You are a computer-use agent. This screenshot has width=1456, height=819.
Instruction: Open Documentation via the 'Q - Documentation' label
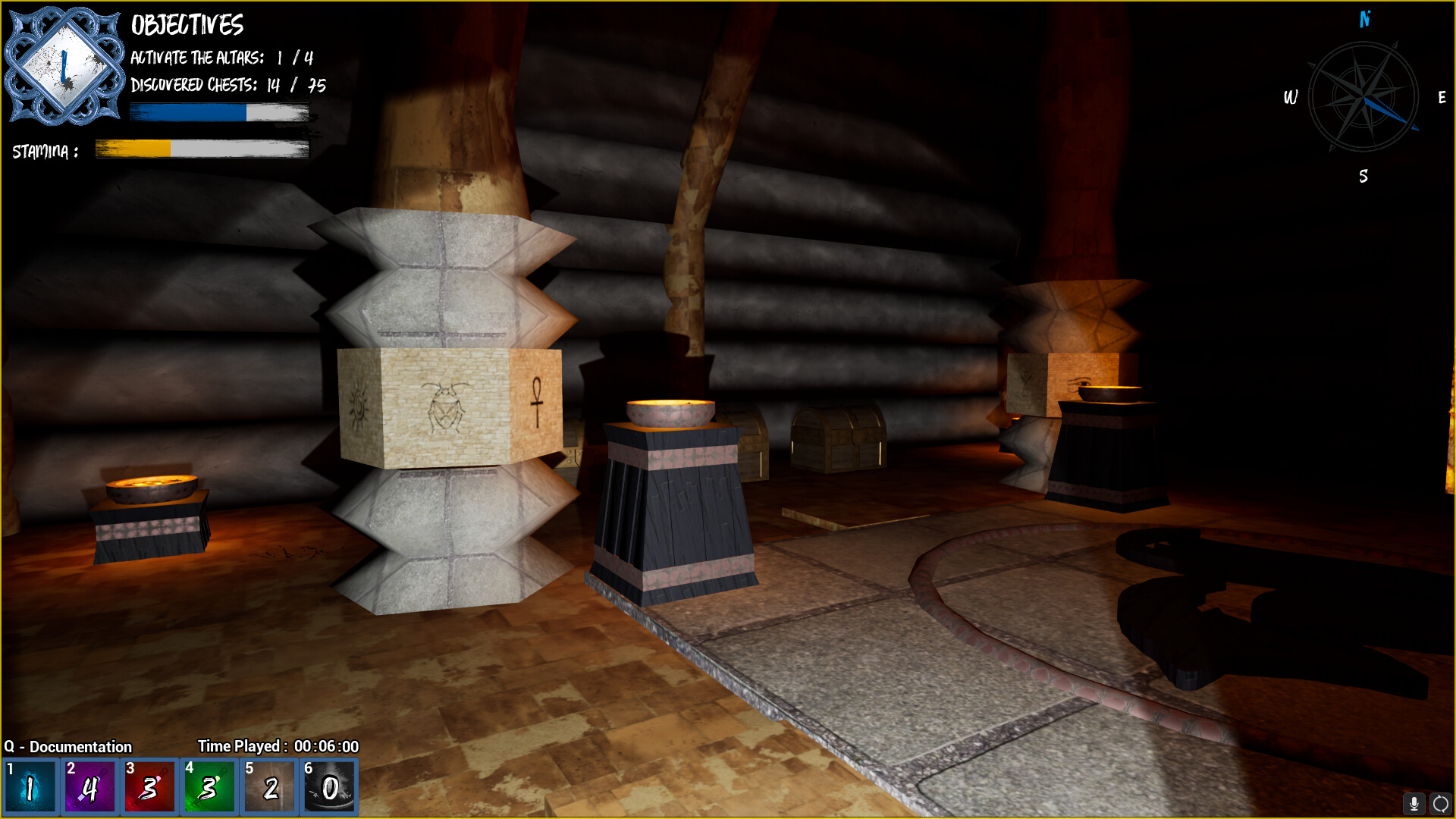67,746
